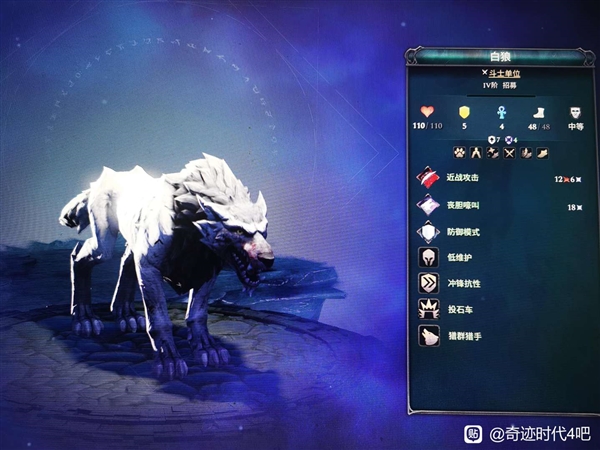
Task: Show the 冲锋抗性 charge resistance trait
Action: [x=463, y=283]
